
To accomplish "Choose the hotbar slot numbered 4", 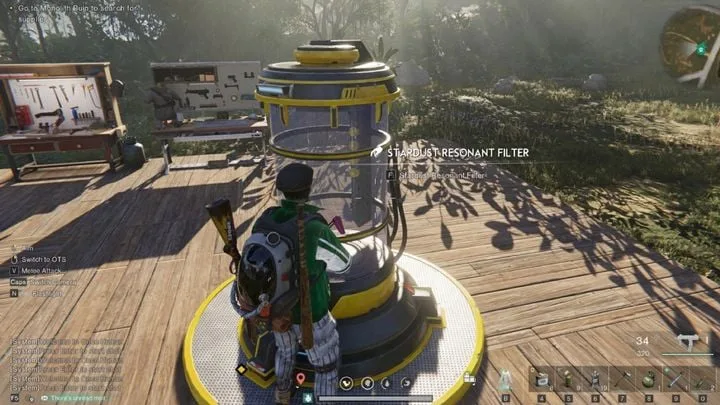I will (541, 380).
